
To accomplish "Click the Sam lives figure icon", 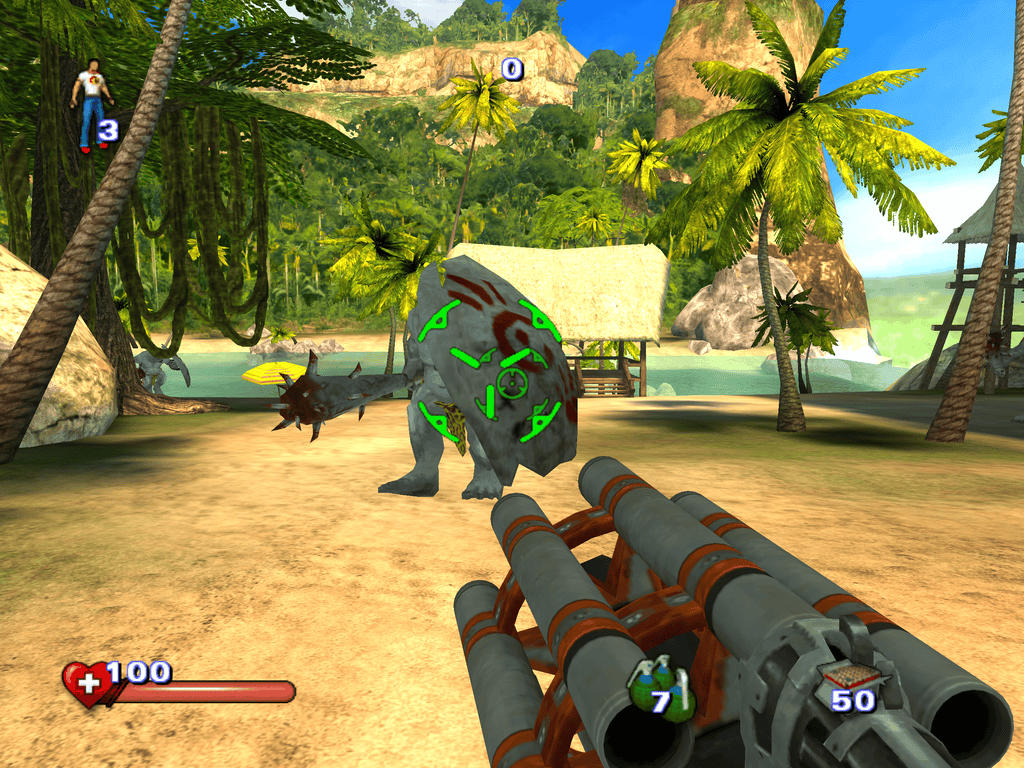I will tap(91, 105).
